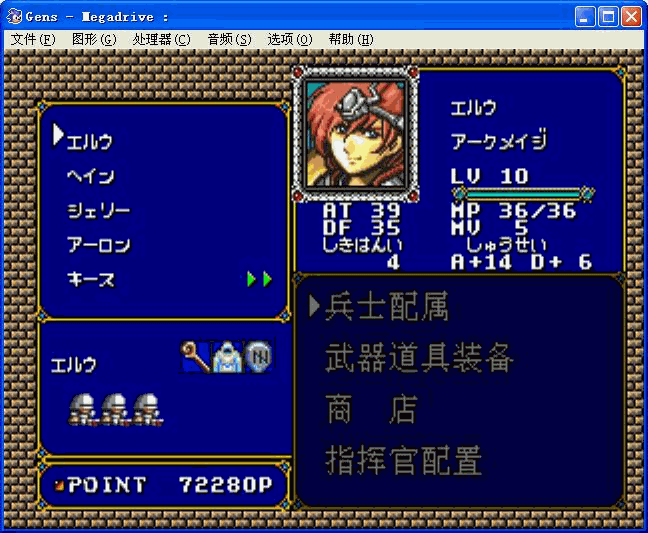Viewport: 648px width, 533px height.
Task: Open the 兵士配属 troop assignment option
Action: [386, 307]
